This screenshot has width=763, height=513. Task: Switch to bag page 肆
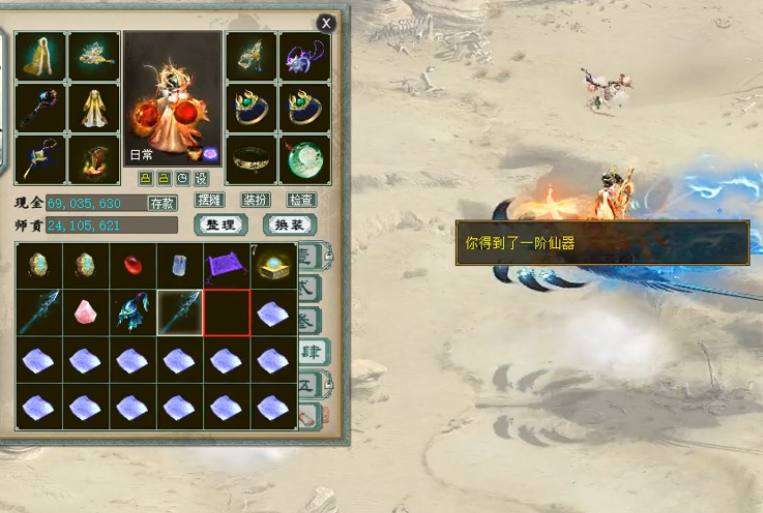[312, 351]
